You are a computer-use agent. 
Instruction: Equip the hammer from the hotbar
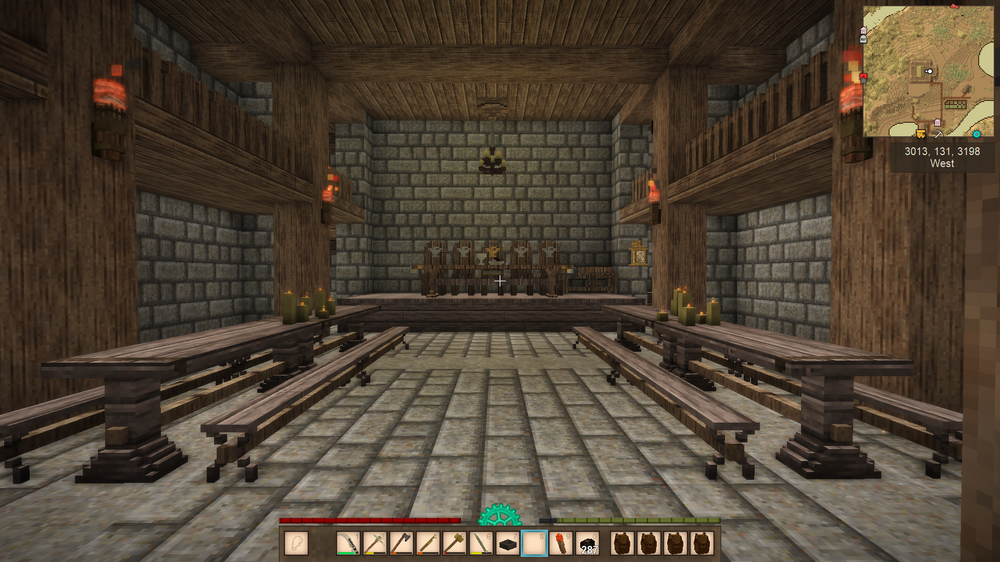pyautogui.click(x=455, y=543)
